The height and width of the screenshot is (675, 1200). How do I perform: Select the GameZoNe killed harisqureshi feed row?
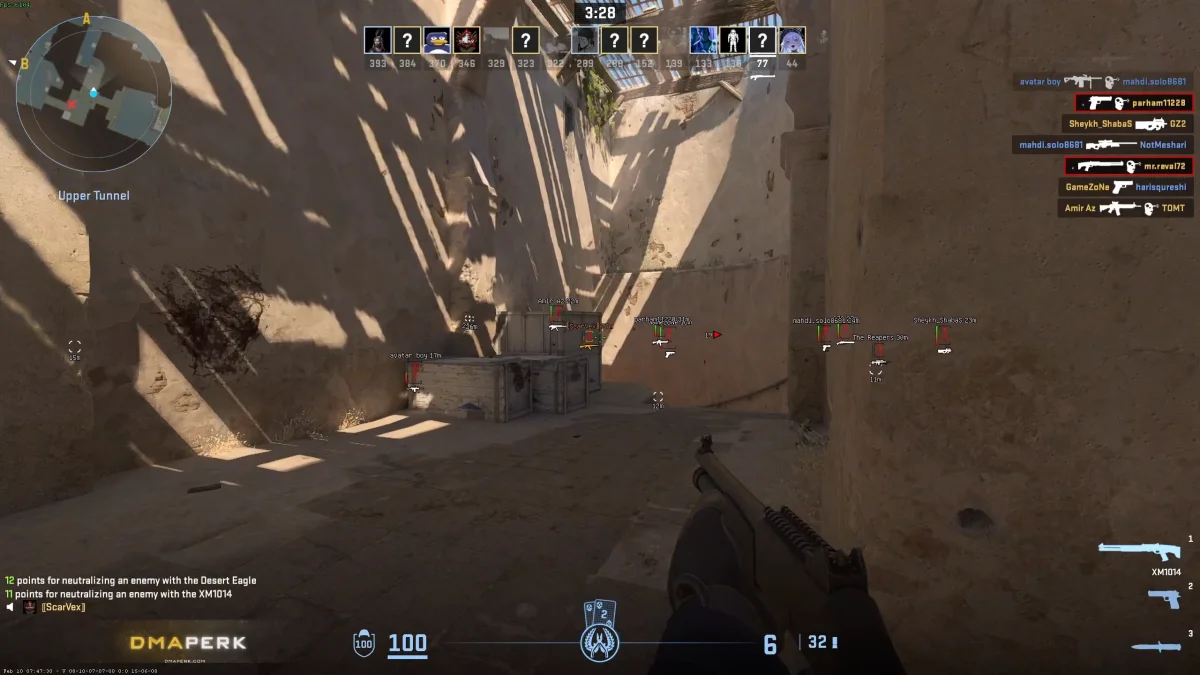point(1126,187)
